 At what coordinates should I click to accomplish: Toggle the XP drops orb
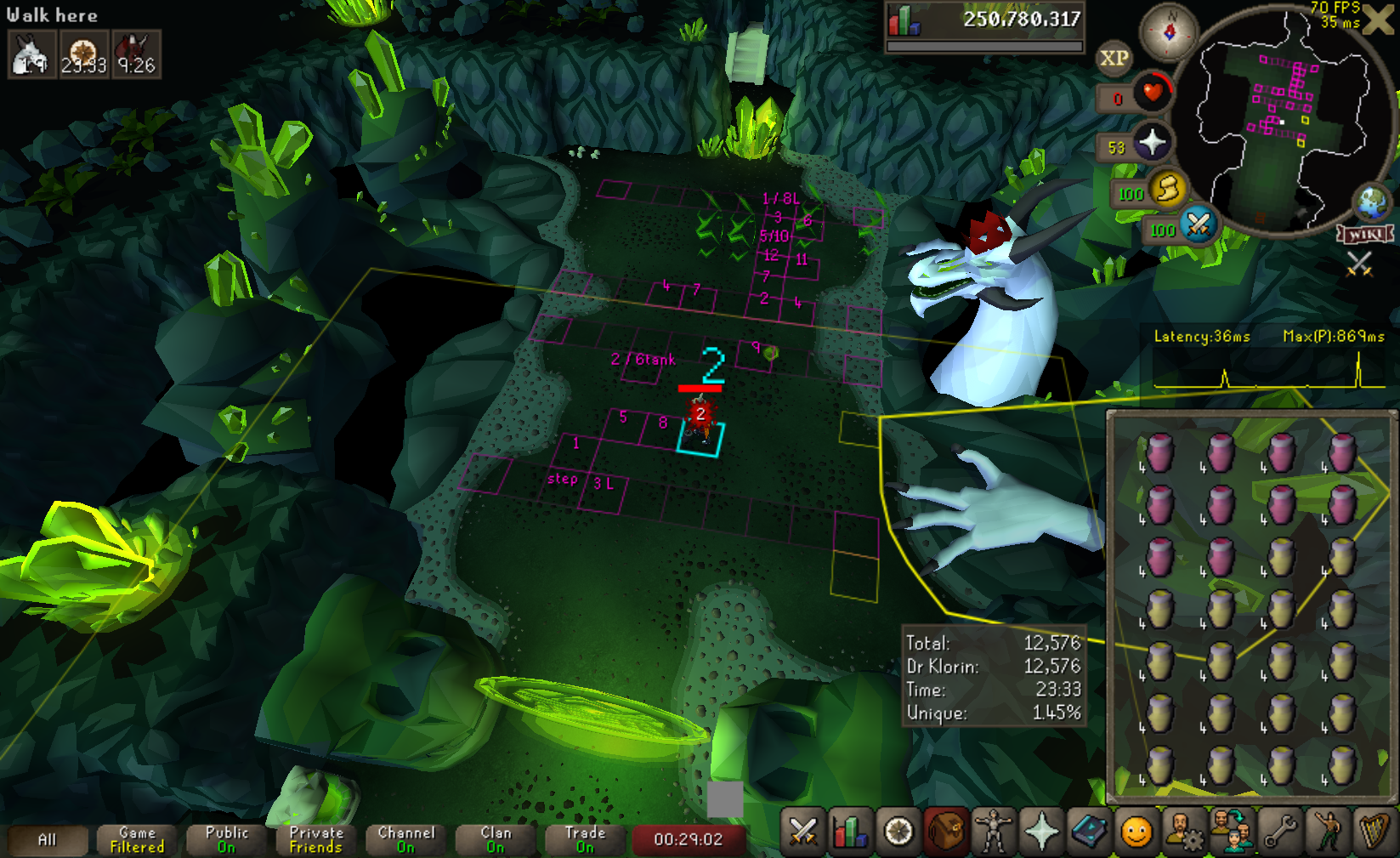pos(1114,59)
